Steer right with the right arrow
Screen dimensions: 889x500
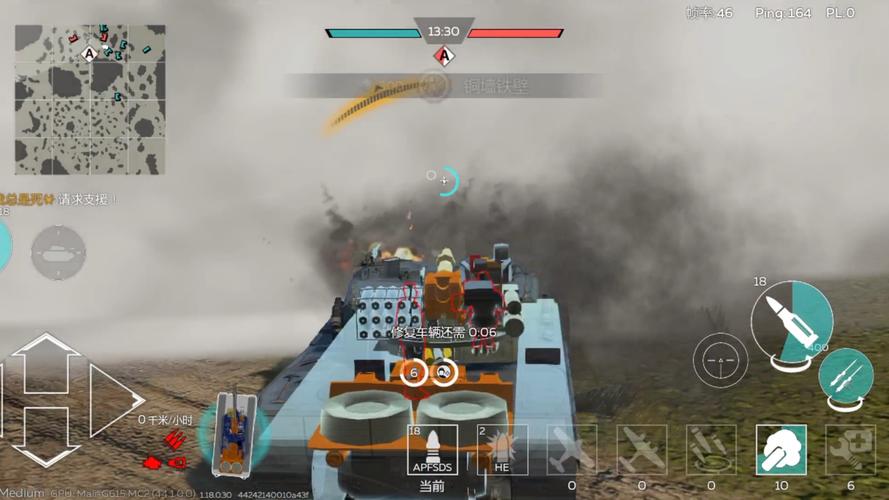[x=115, y=398]
